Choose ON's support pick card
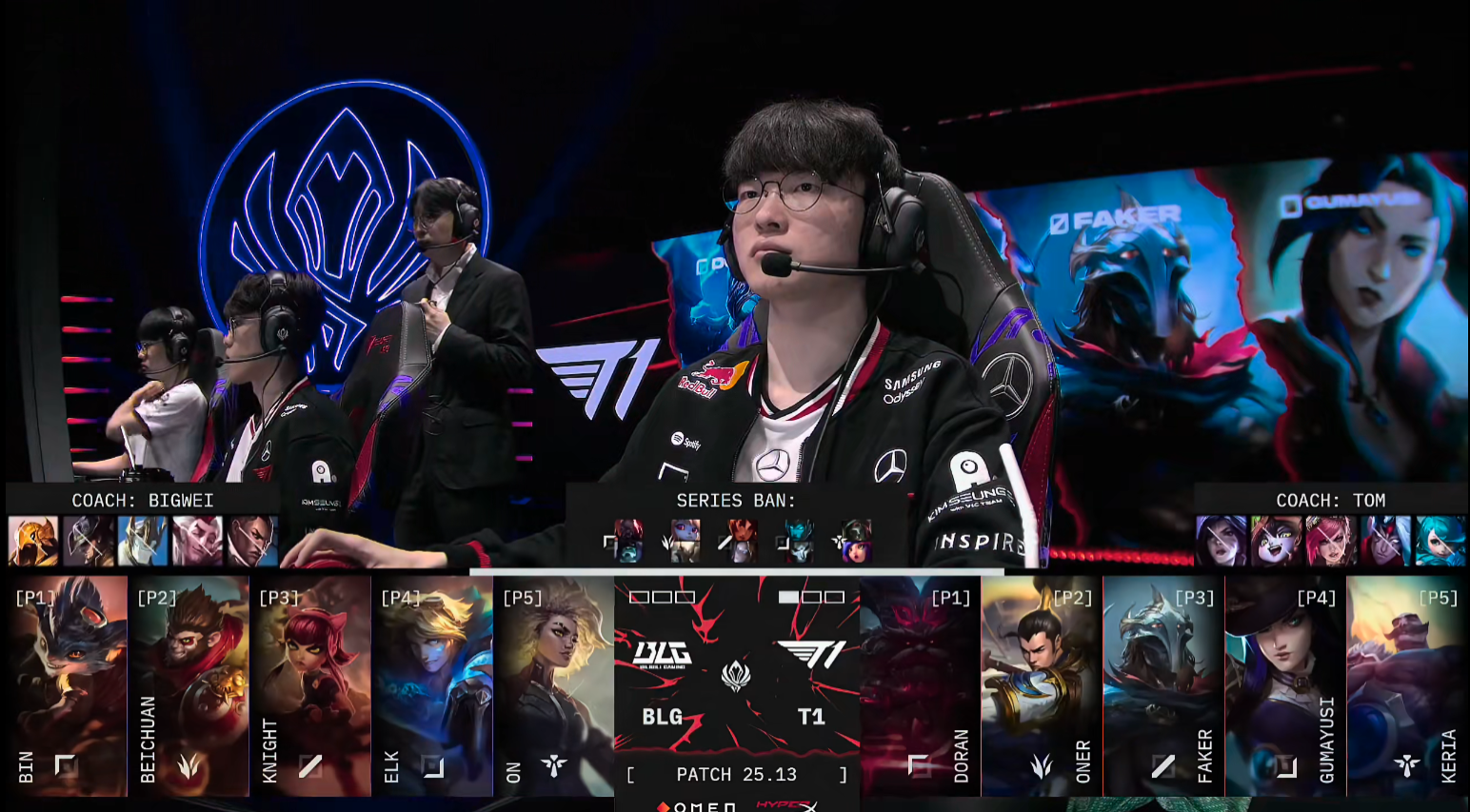The image size is (1470, 812). coord(554,685)
